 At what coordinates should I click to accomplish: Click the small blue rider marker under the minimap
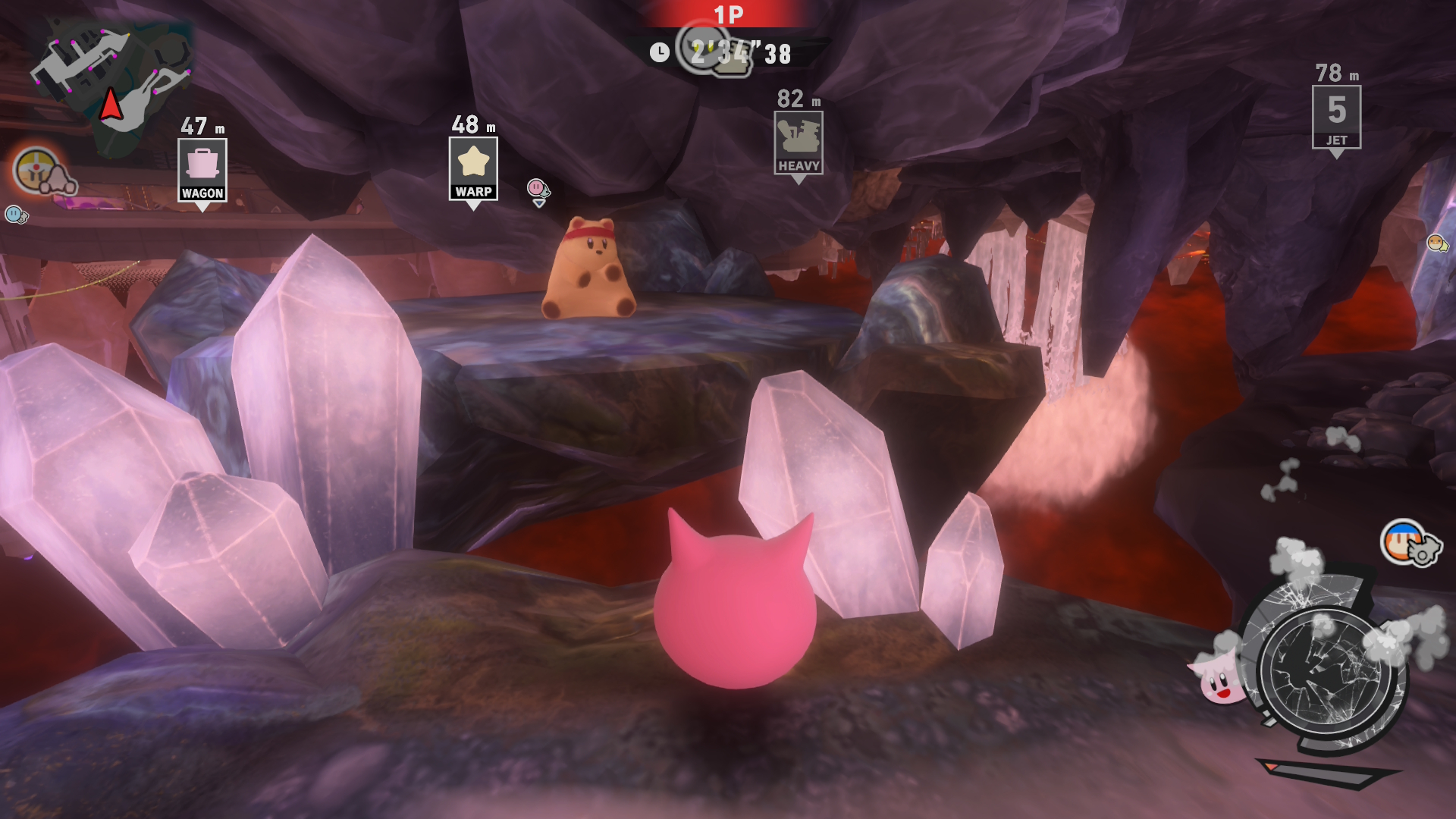(15, 215)
